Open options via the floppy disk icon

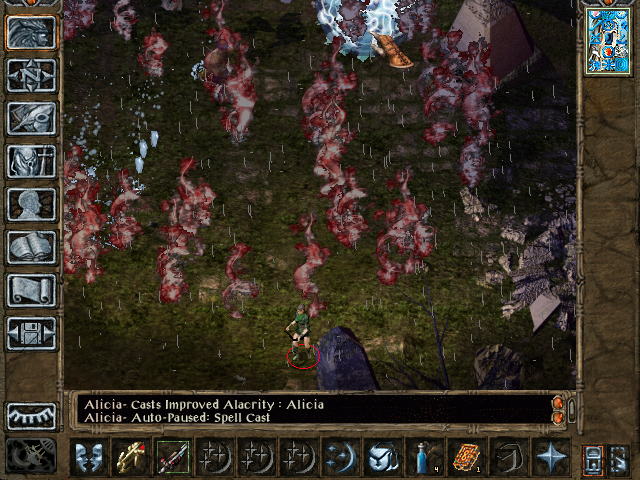coord(31,333)
